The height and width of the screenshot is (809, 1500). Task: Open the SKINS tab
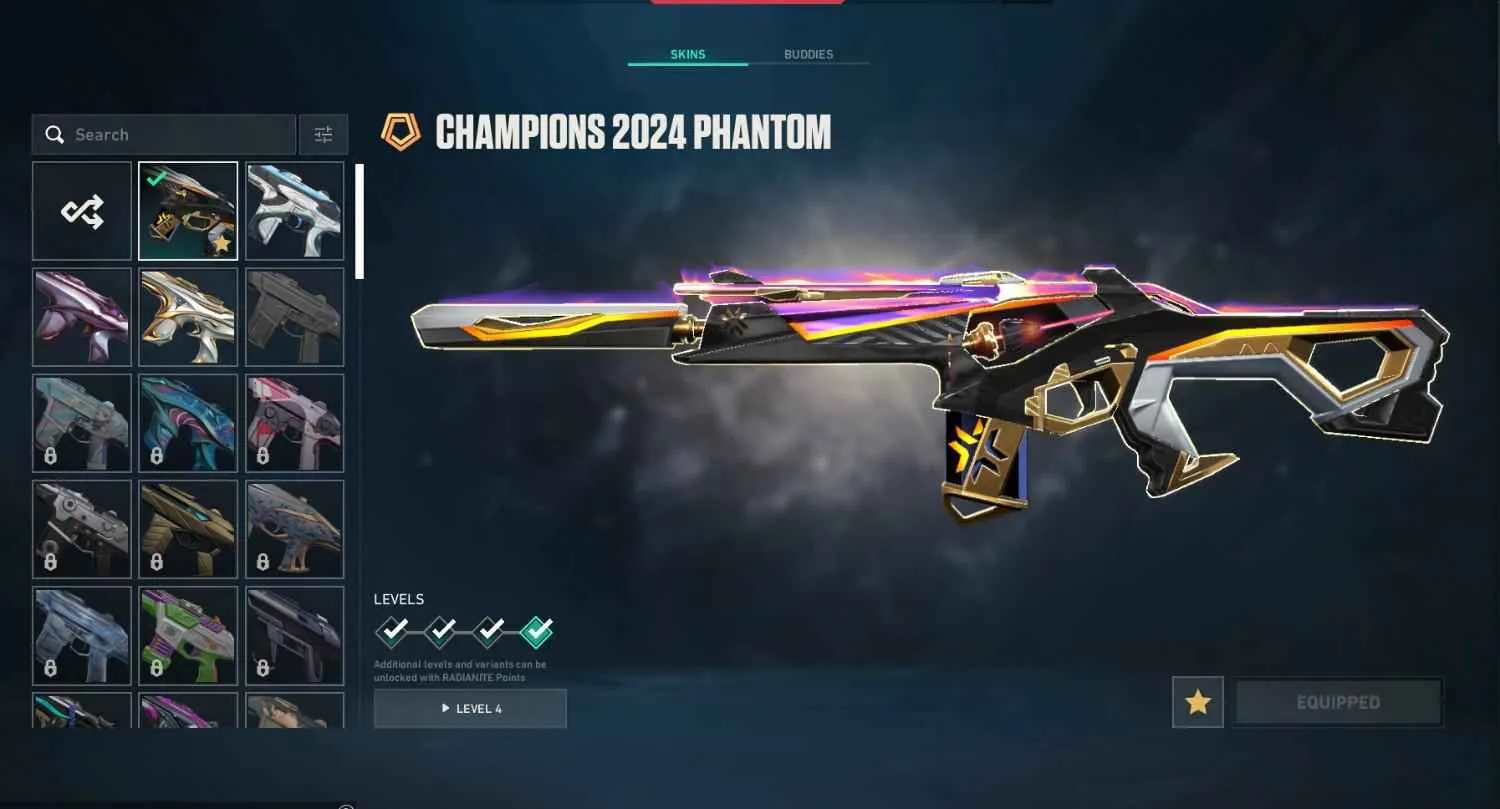point(687,54)
